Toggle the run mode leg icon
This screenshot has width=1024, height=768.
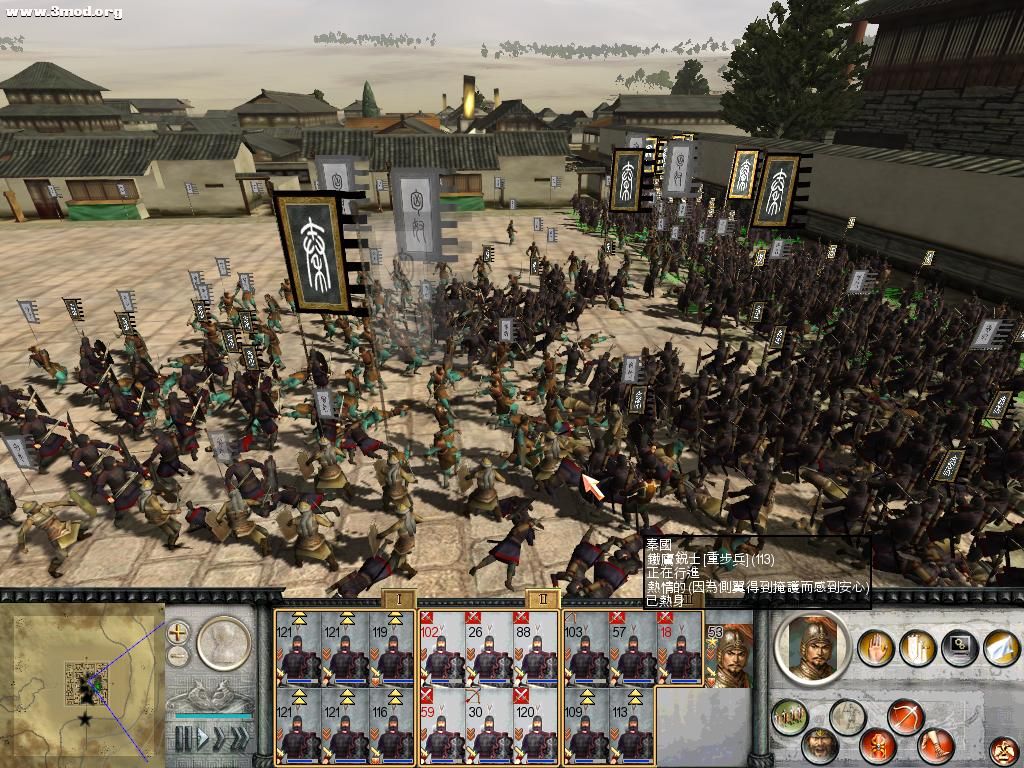coord(939,746)
